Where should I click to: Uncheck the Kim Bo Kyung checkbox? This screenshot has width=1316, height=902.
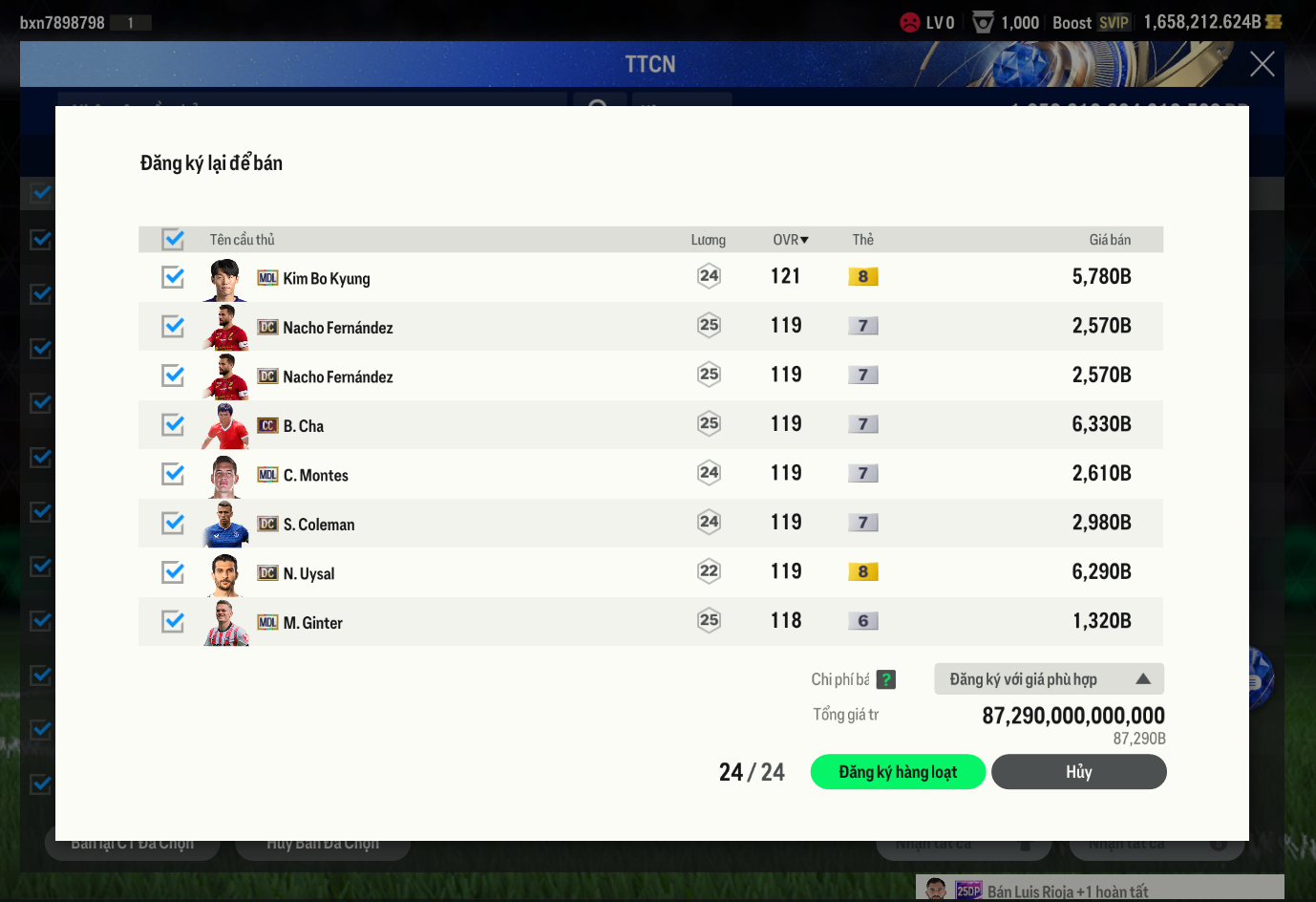pyautogui.click(x=173, y=277)
